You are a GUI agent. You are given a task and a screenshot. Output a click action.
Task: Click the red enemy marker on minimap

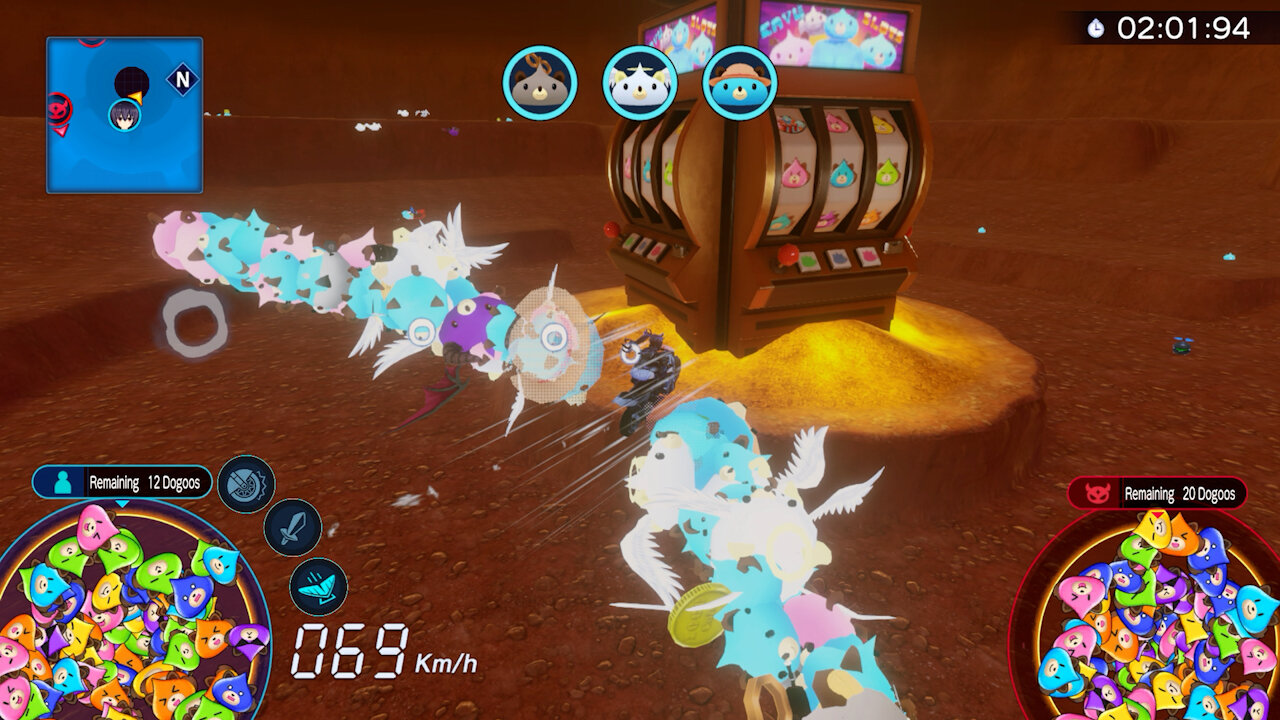coord(60,110)
